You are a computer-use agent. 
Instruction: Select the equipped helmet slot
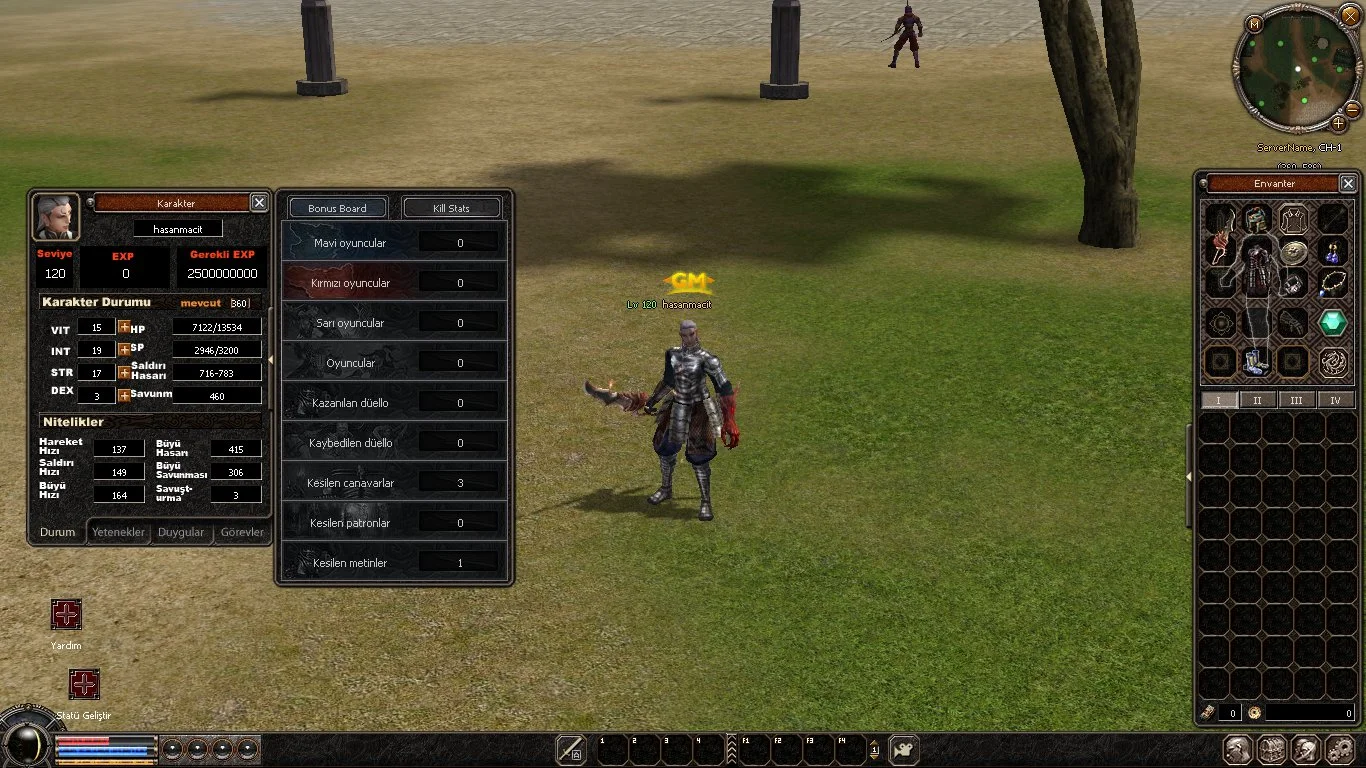coord(1257,218)
